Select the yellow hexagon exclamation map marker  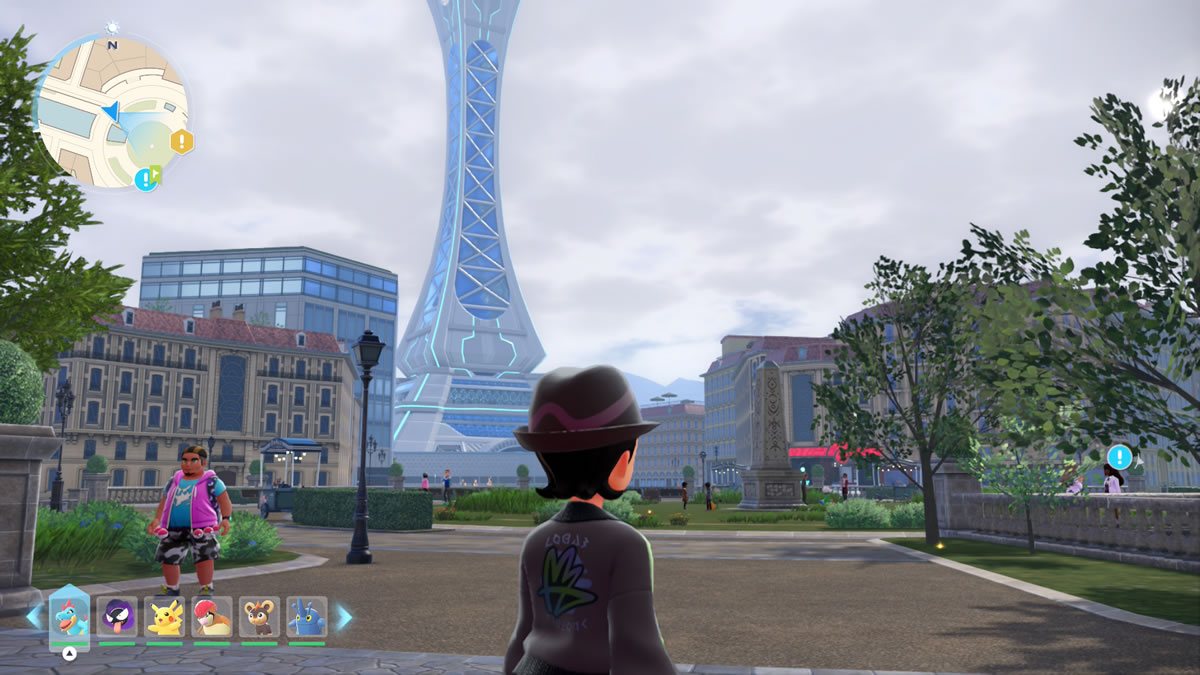pos(182,141)
